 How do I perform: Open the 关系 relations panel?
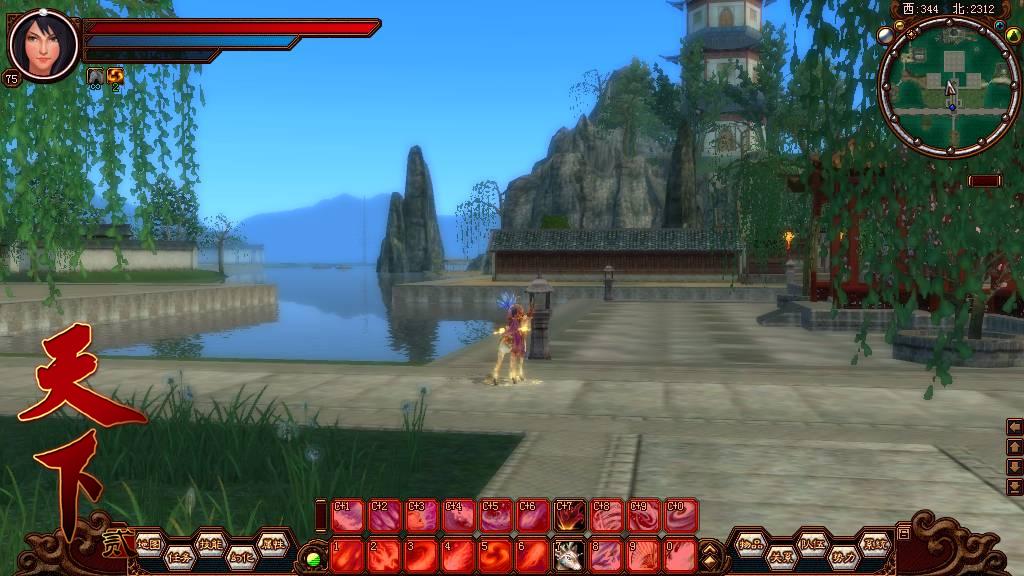[781, 558]
